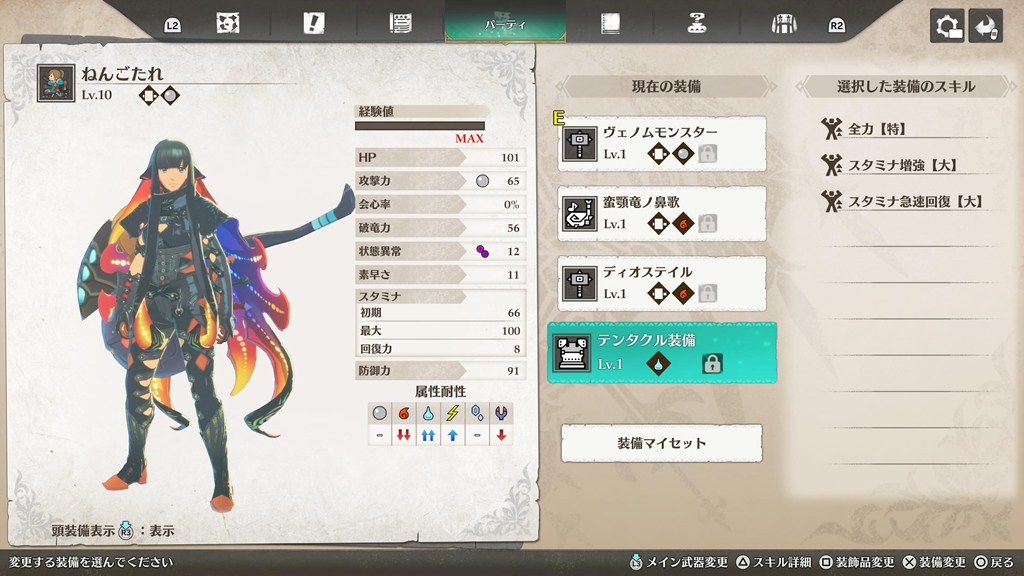
Task: Open the gear settings button
Action: click(x=947, y=26)
